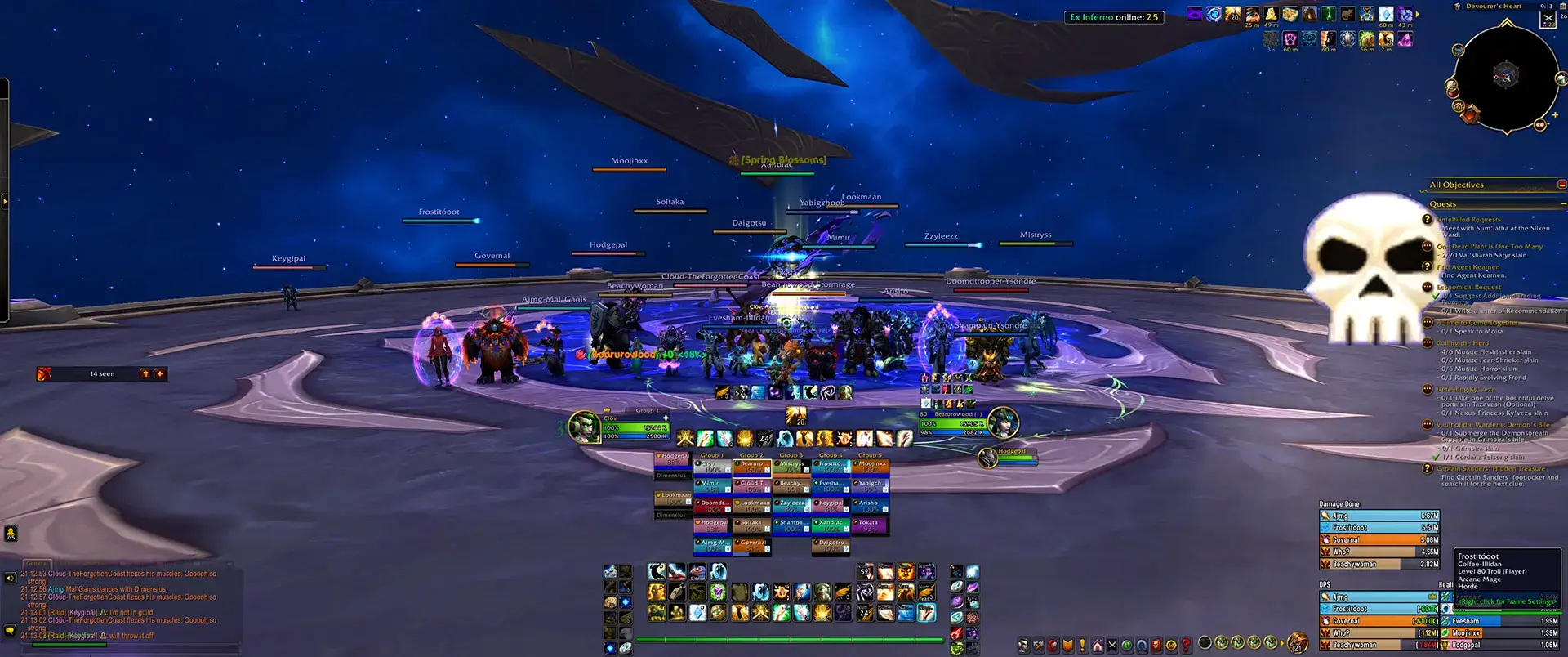1568x657 pixels.
Task: Open the Help red question mark icon
Action: [x=1187, y=644]
